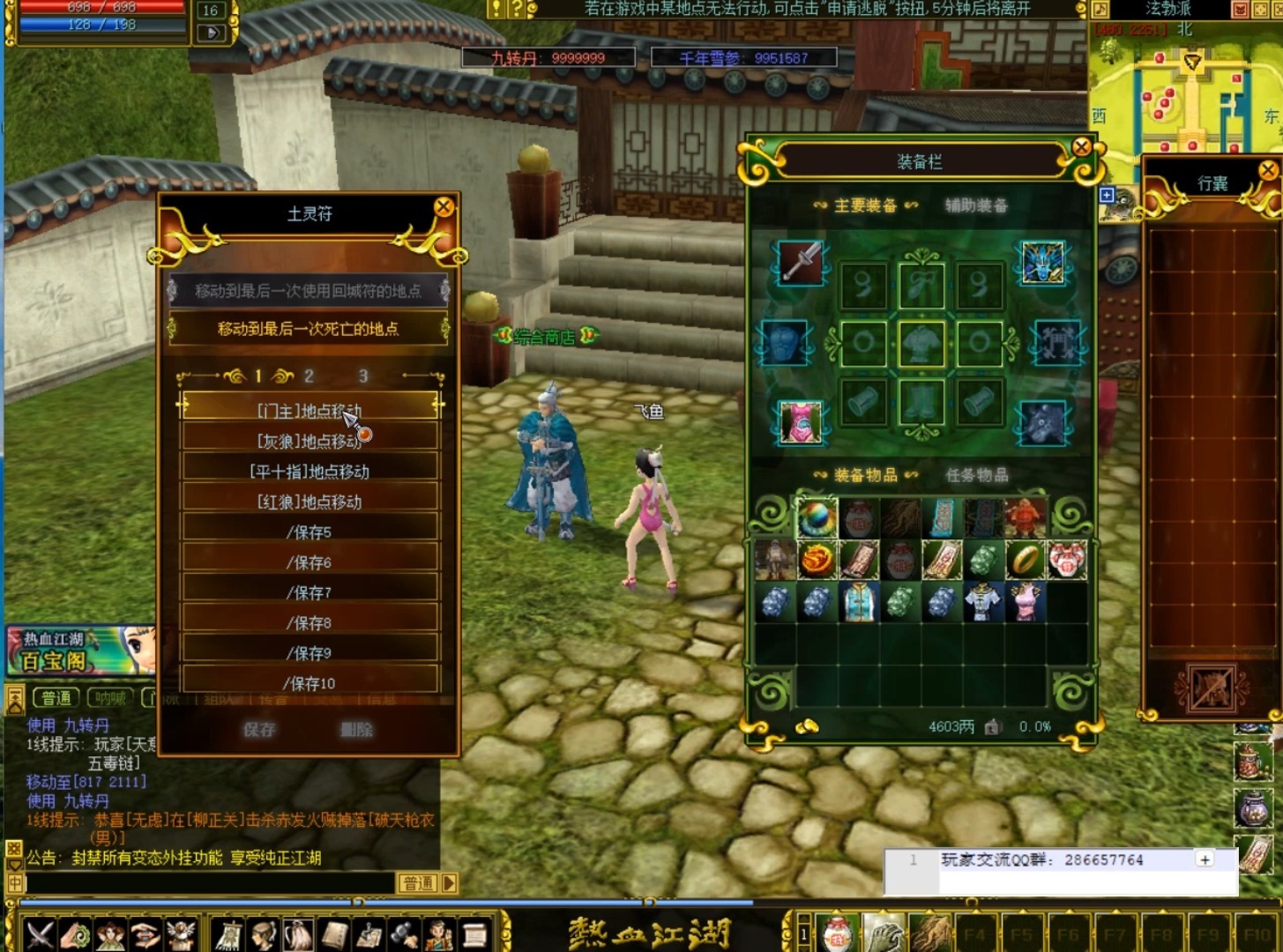1283x952 pixels.
Task: Select the equipped sword weapon slot
Action: (801, 263)
